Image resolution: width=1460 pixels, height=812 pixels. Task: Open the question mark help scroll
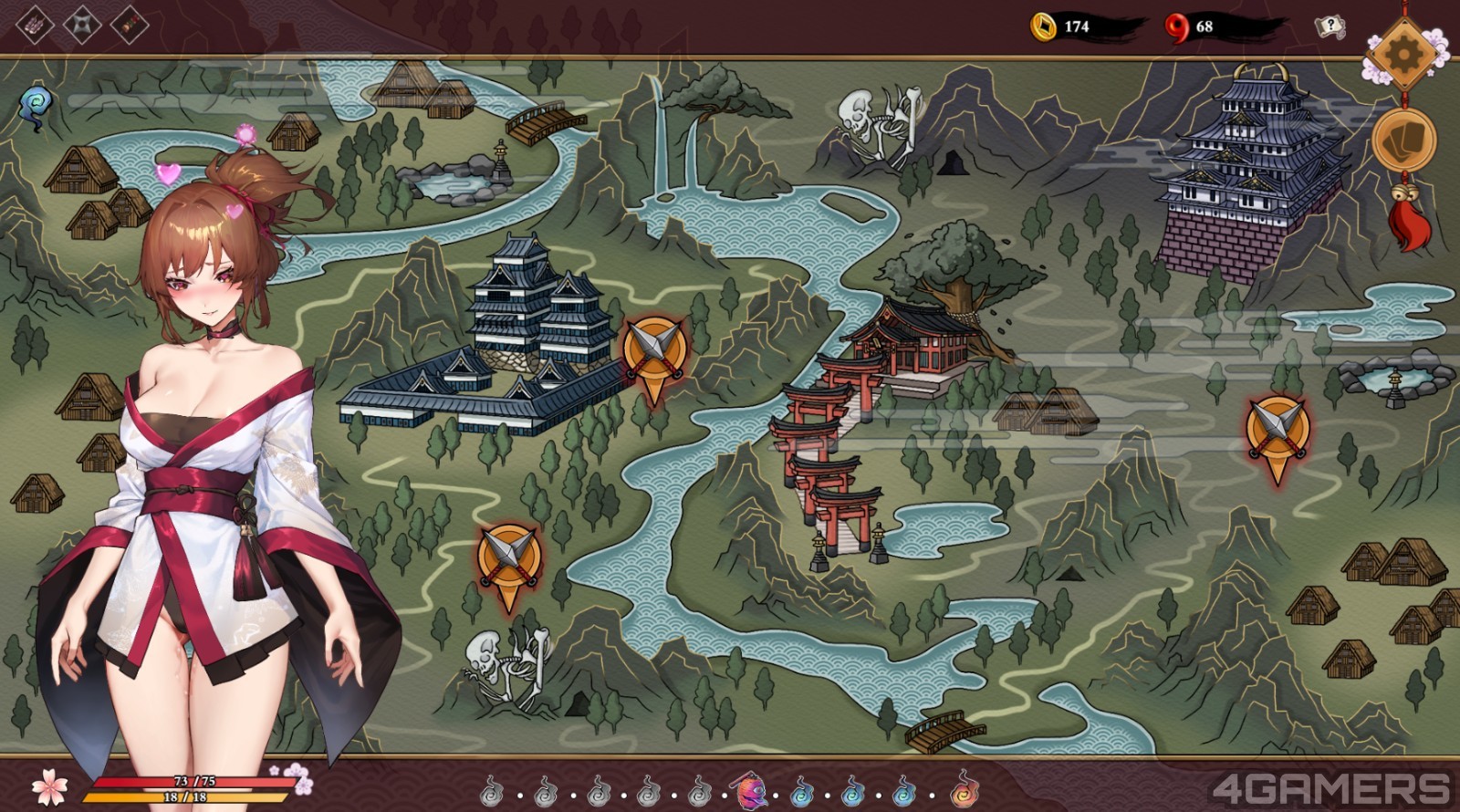pyautogui.click(x=1330, y=26)
